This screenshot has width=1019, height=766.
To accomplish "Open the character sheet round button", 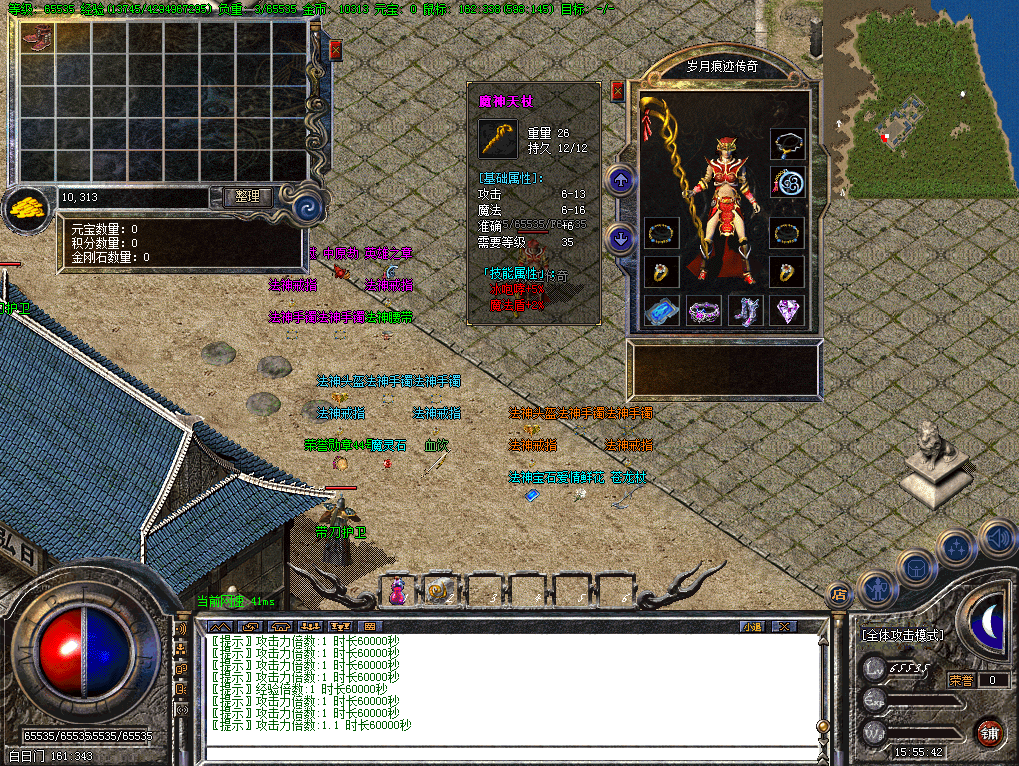I will 877,589.
